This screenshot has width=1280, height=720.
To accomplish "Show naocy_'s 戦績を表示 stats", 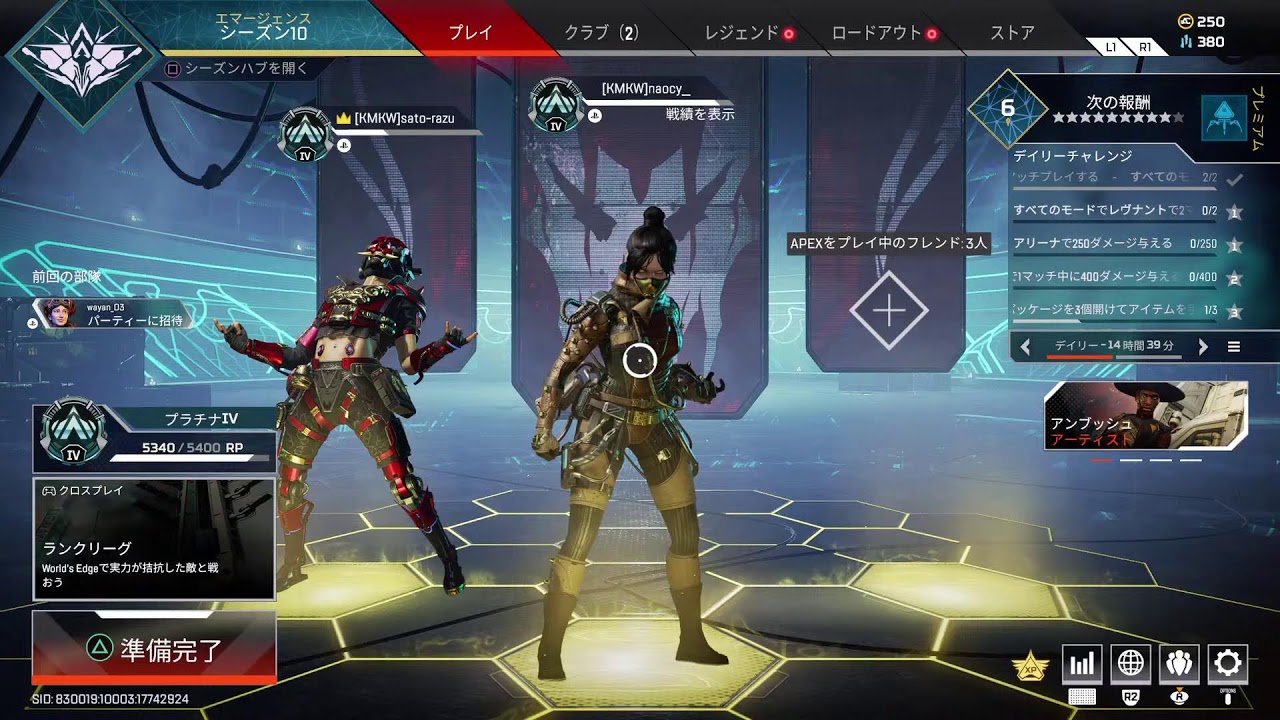I will 700,114.
